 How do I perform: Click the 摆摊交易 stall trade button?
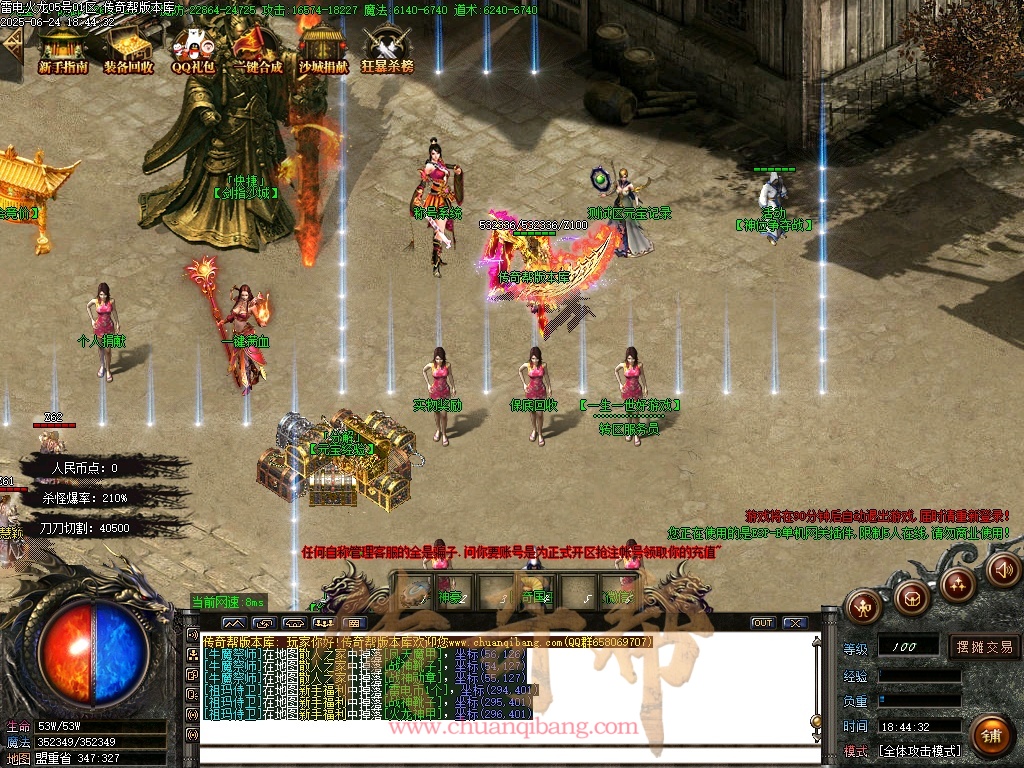pyautogui.click(x=984, y=647)
